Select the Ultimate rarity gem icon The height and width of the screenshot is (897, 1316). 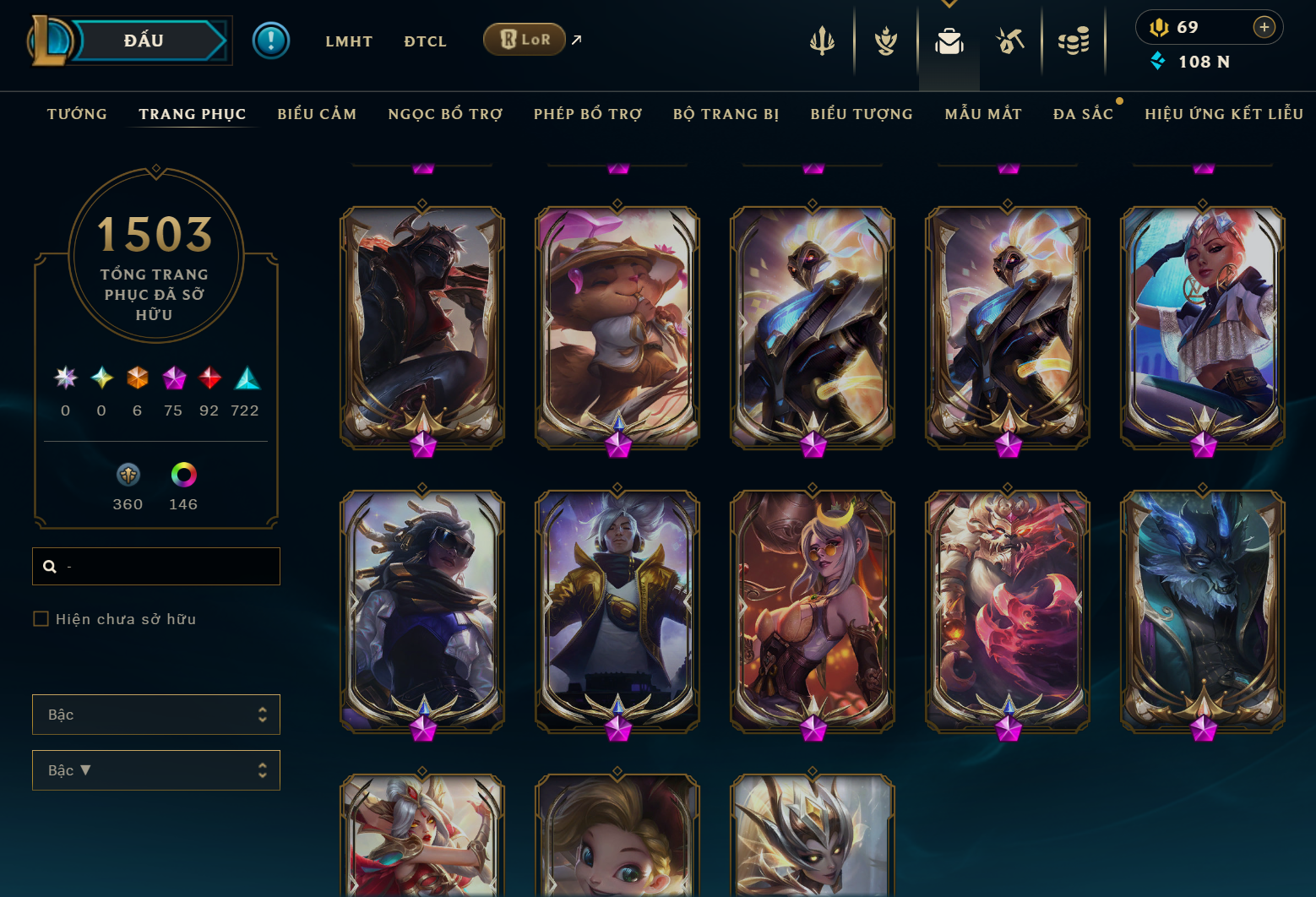point(65,378)
